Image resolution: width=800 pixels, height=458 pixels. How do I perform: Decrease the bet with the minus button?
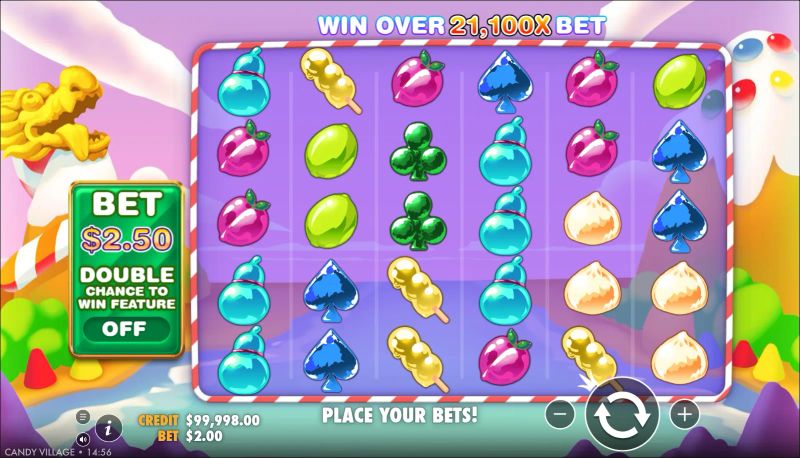coord(561,414)
